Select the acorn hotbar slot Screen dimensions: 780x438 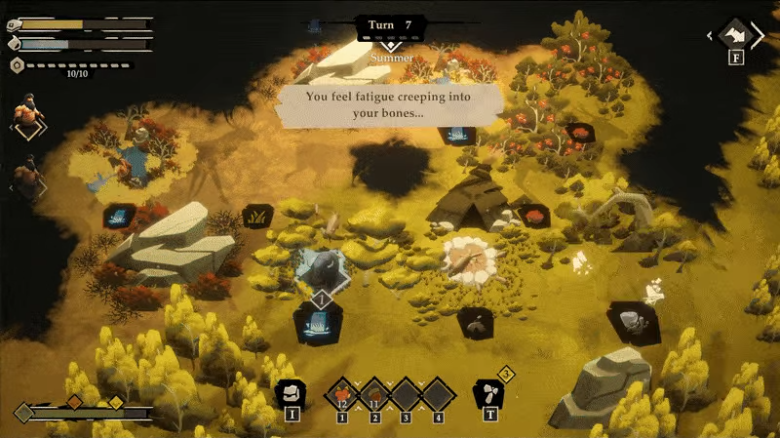point(374,394)
